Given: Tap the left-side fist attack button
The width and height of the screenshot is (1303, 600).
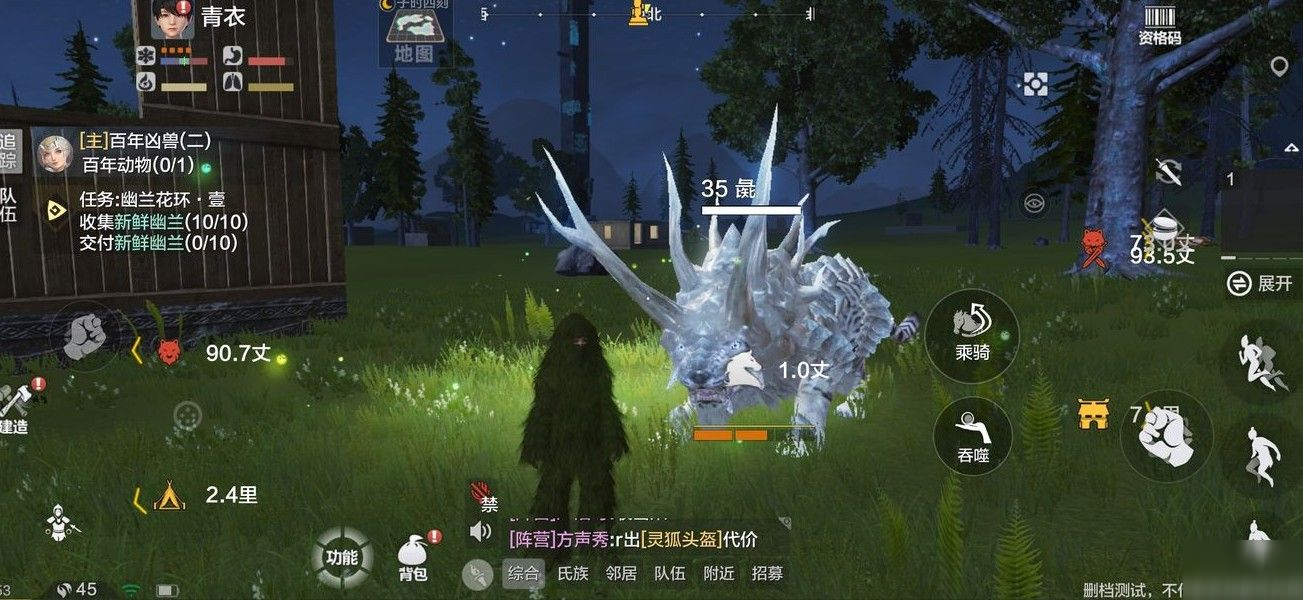Looking at the screenshot, I should [x=86, y=336].
